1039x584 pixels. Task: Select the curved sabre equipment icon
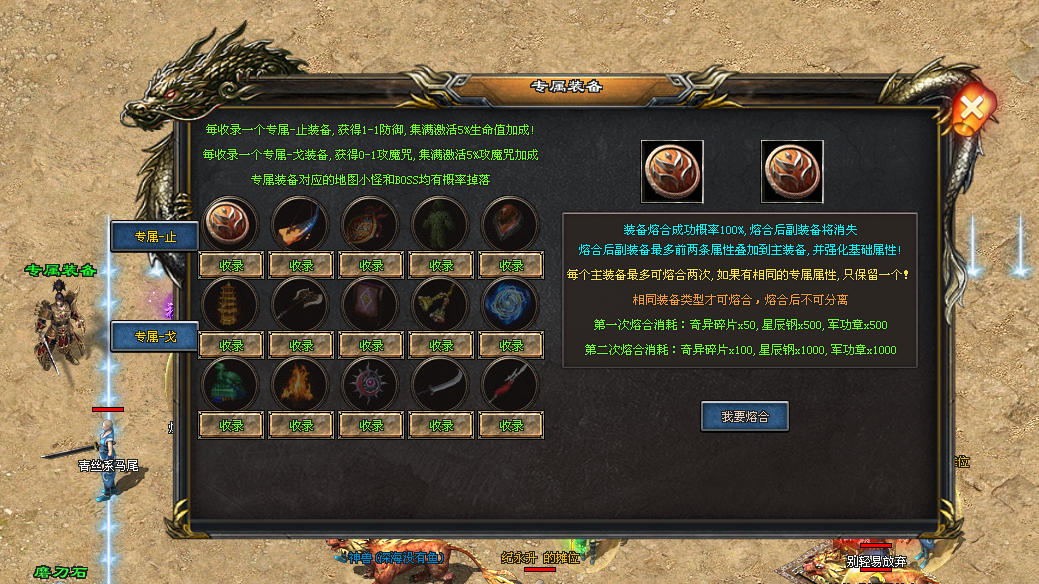[441, 383]
